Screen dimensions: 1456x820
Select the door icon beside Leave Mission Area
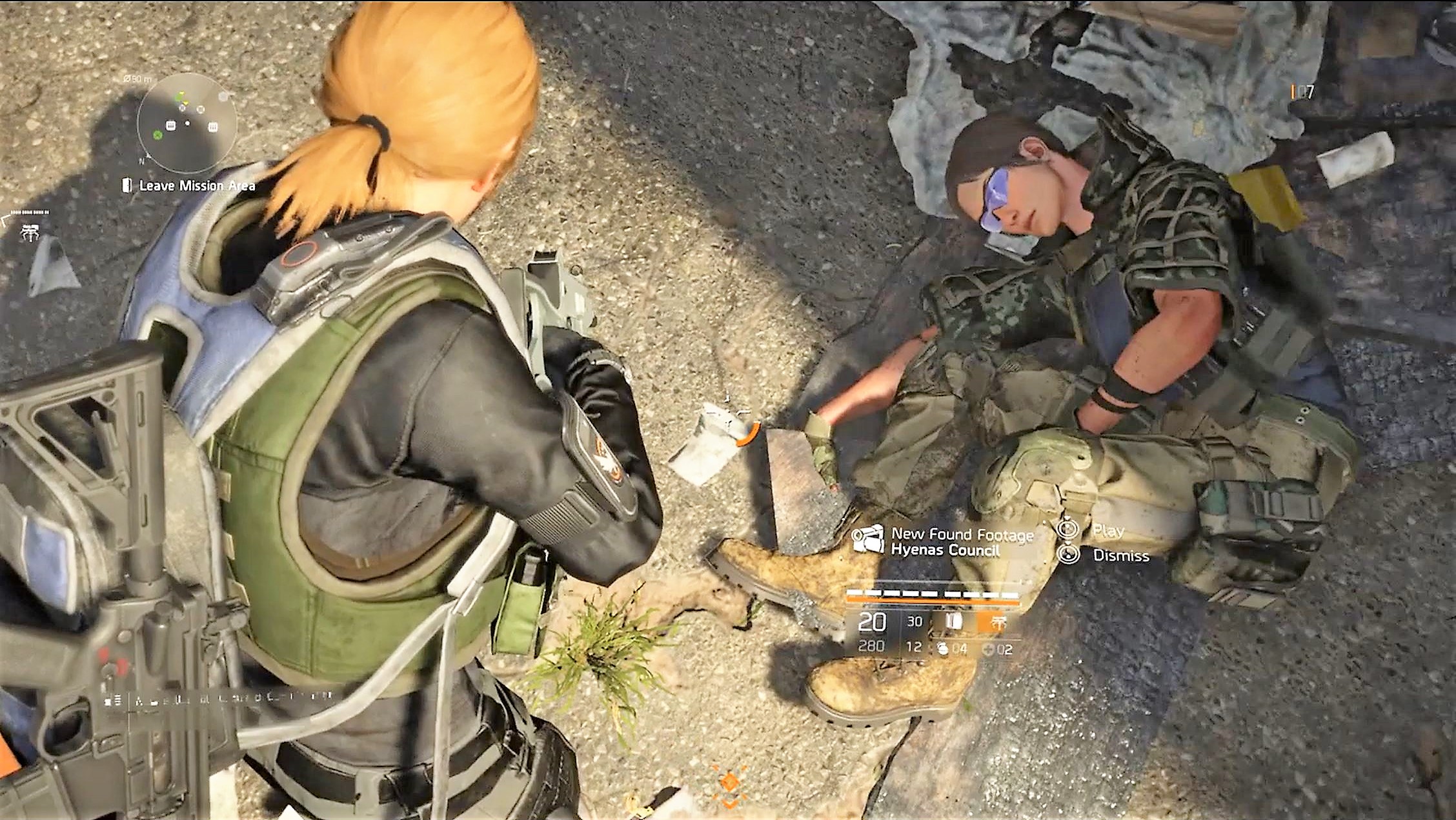[x=127, y=185]
